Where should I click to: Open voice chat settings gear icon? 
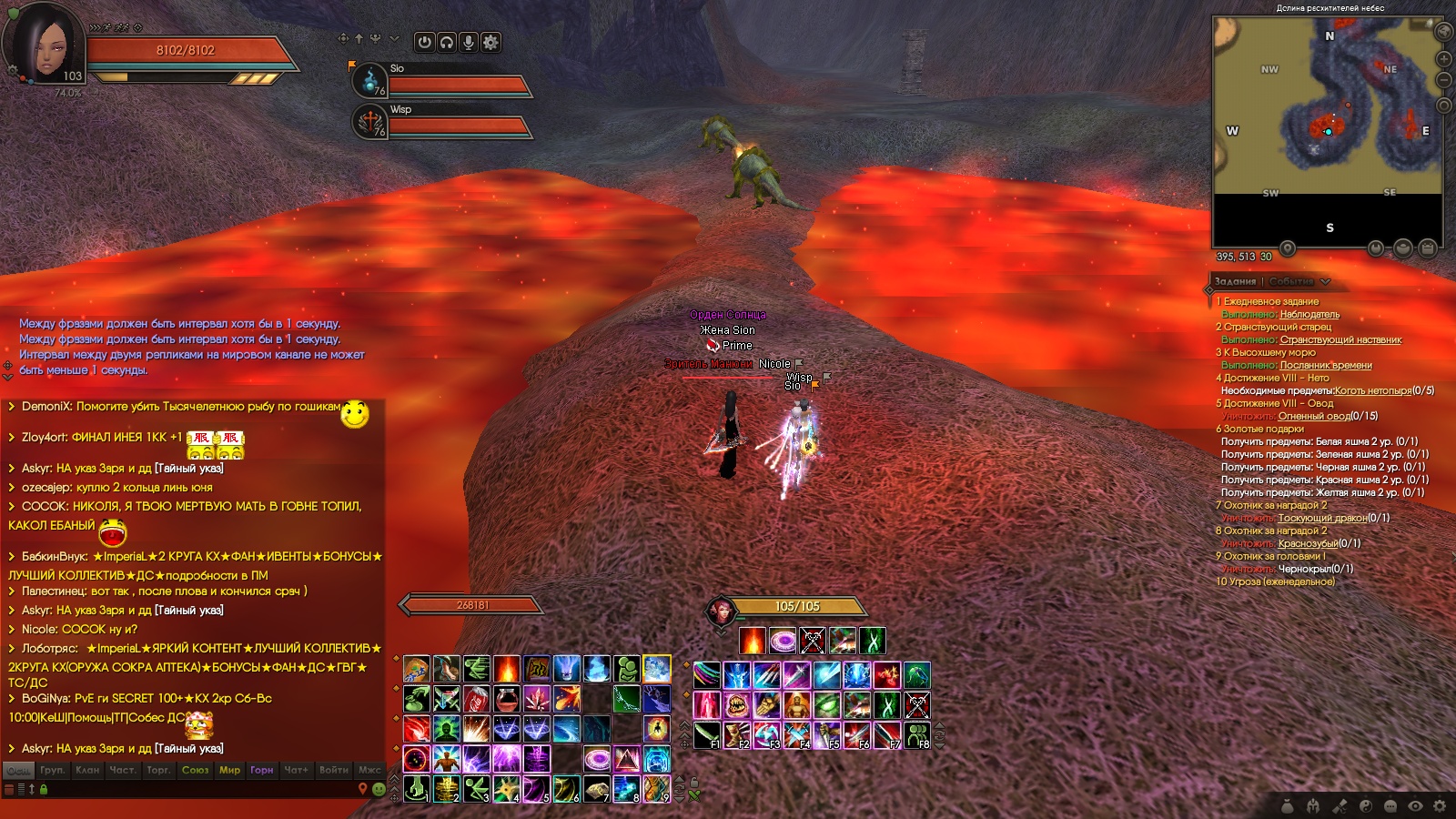click(x=490, y=42)
